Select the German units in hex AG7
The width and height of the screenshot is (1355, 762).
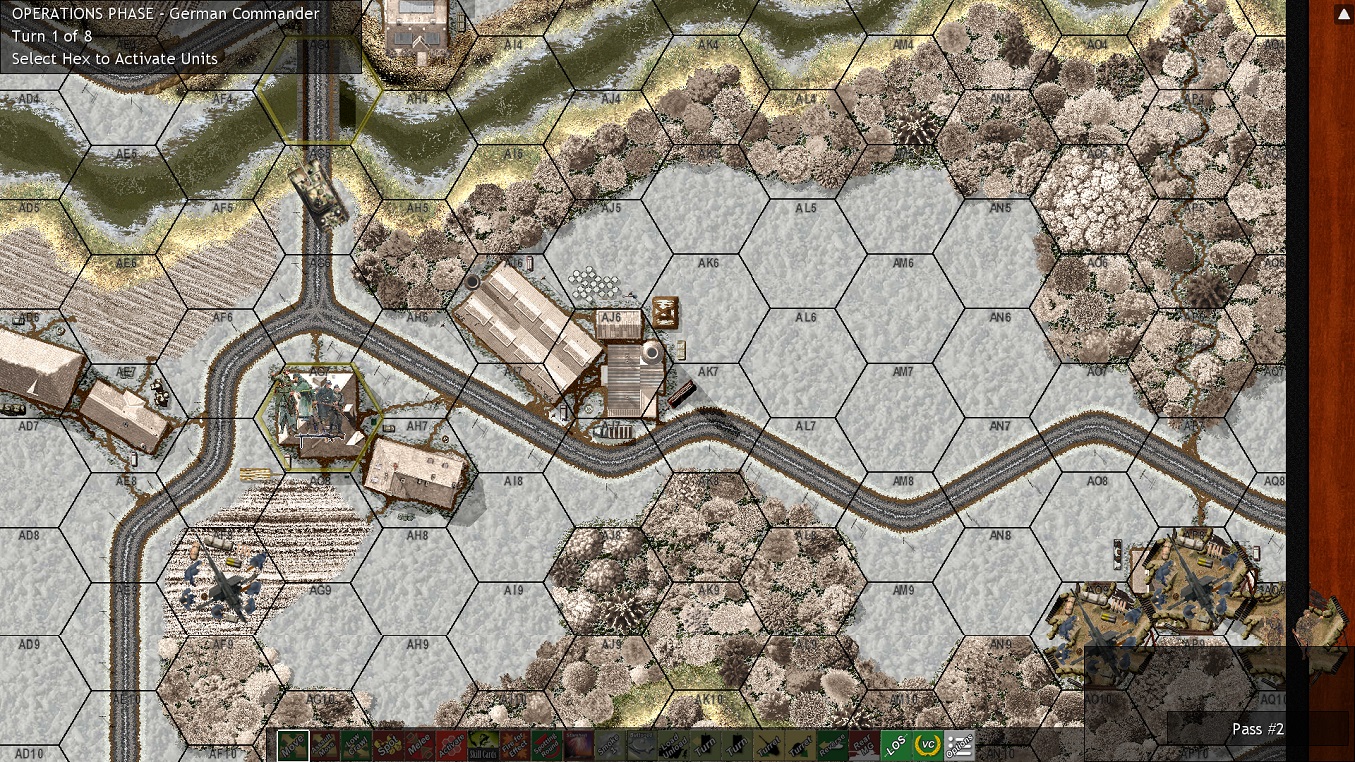[x=318, y=418]
